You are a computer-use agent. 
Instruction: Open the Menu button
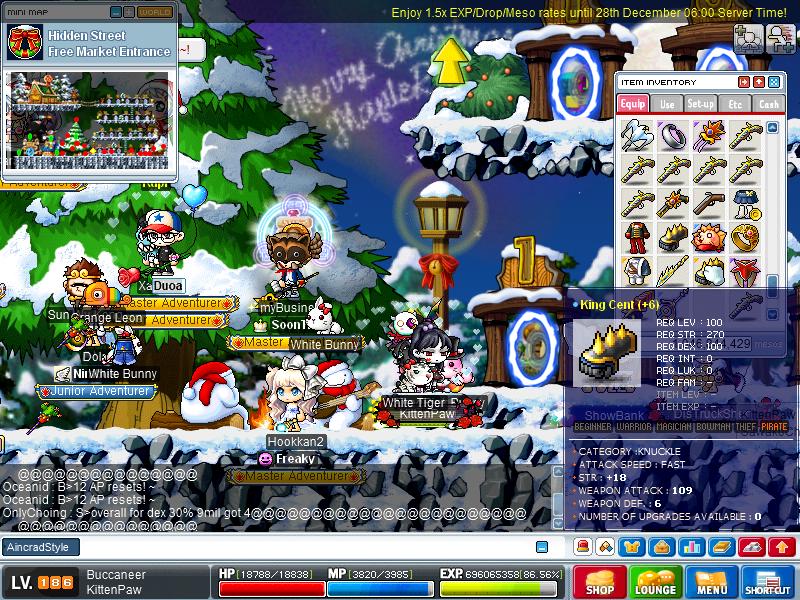[712, 582]
